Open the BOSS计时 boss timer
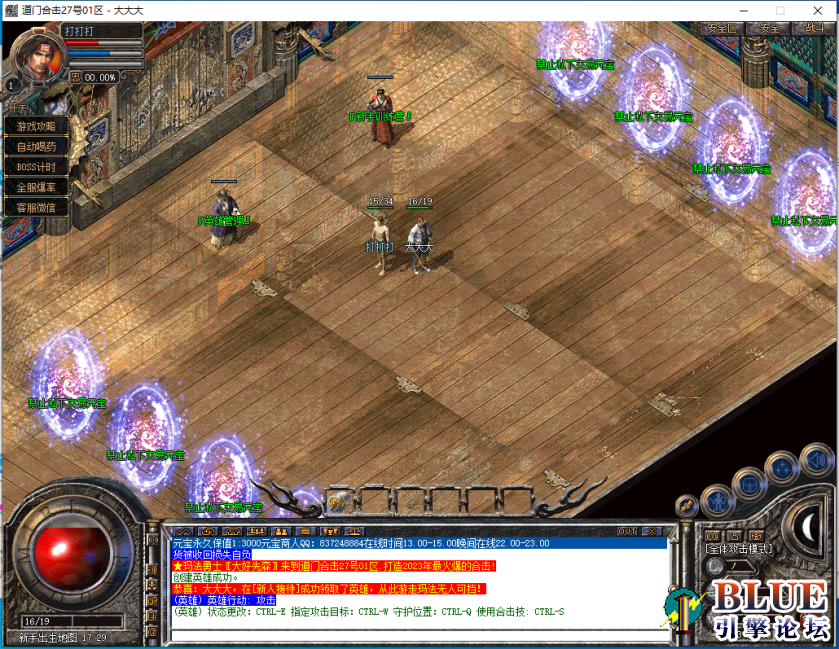Image resolution: width=839 pixels, height=649 pixels. 36,166
